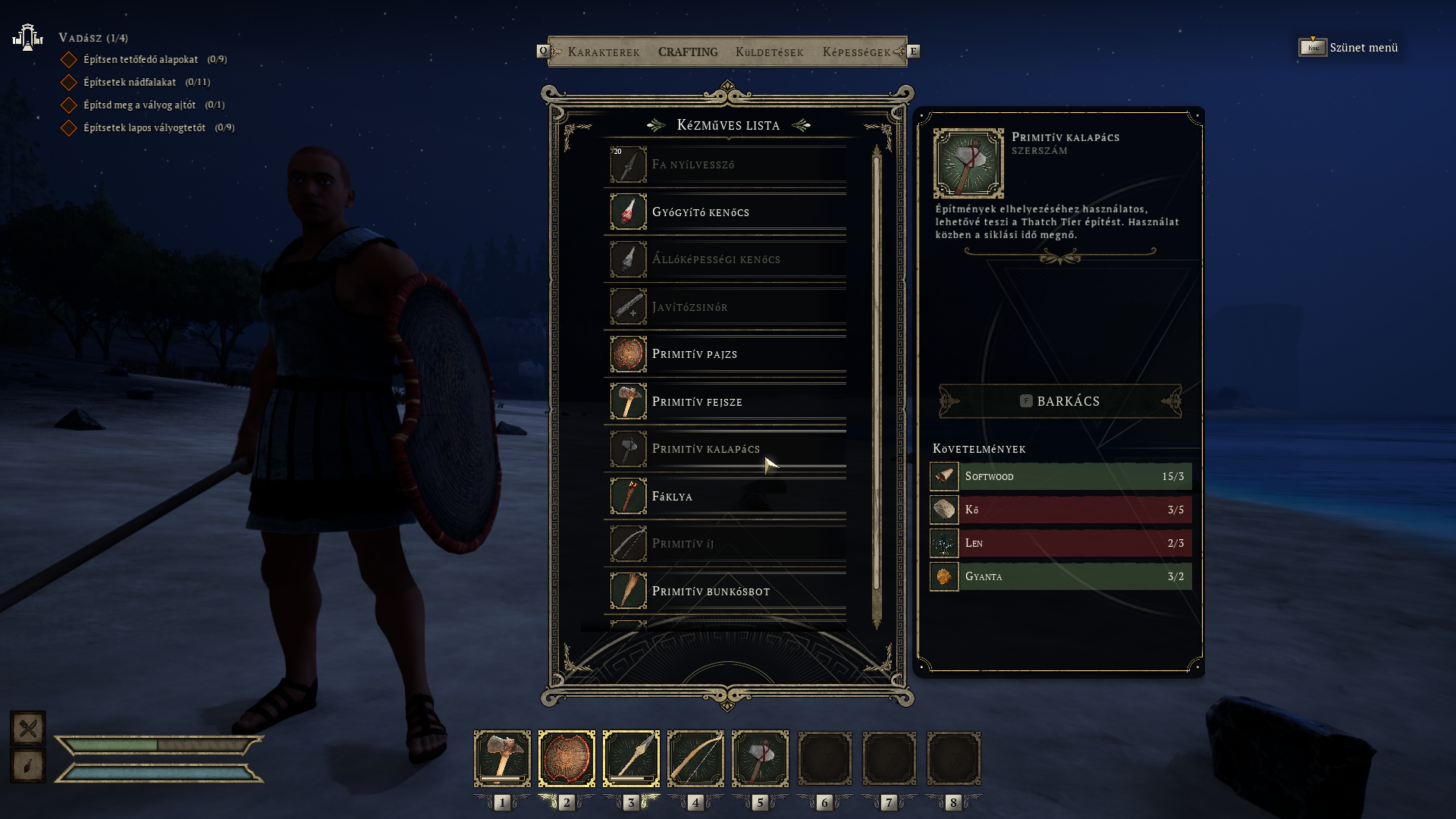Show the Képességek tab
Screen dimensions: 1456x819
856,52
